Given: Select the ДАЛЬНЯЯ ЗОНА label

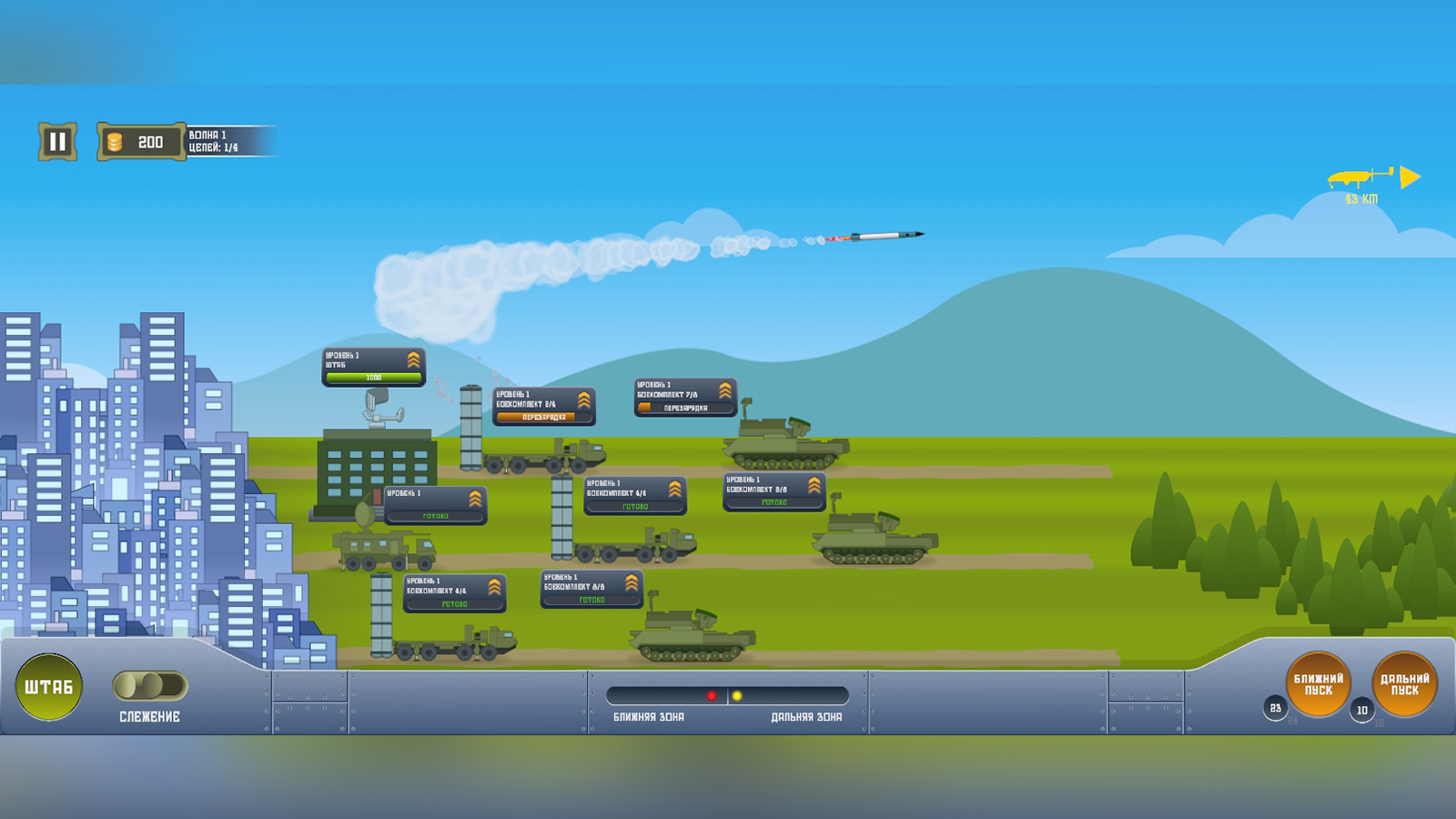Looking at the screenshot, I should (808, 717).
